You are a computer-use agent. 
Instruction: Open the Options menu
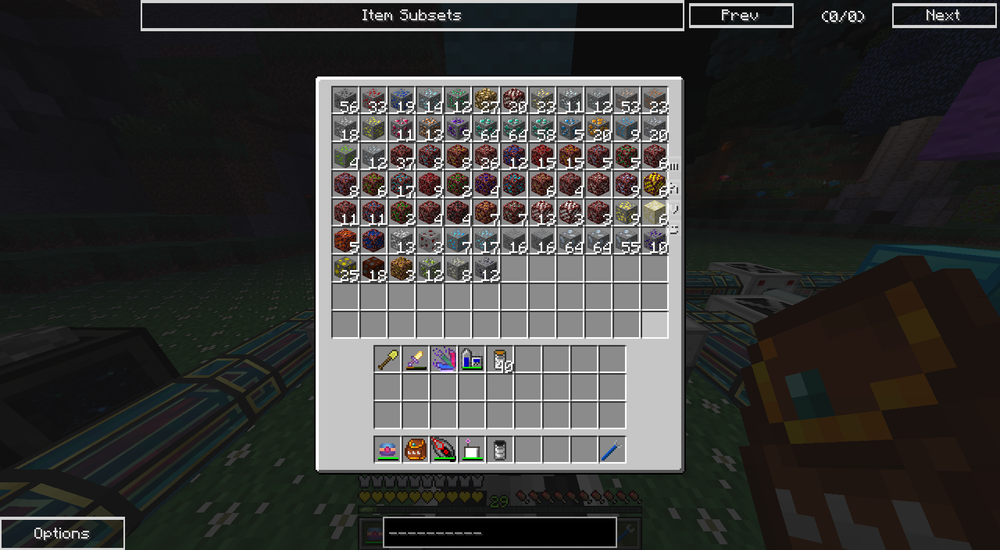[x=62, y=533]
